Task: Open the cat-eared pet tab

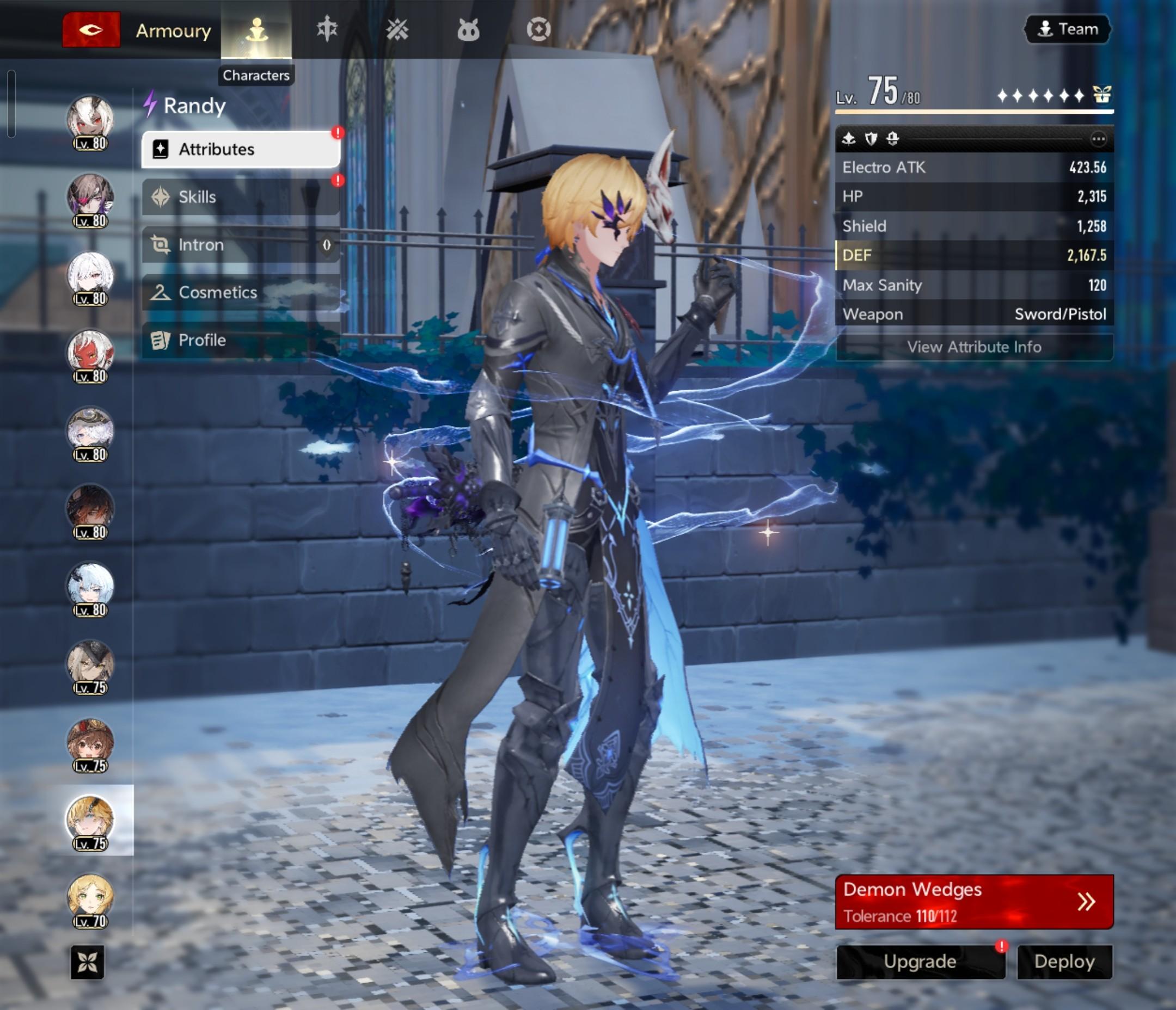Action: pyautogui.click(x=468, y=29)
